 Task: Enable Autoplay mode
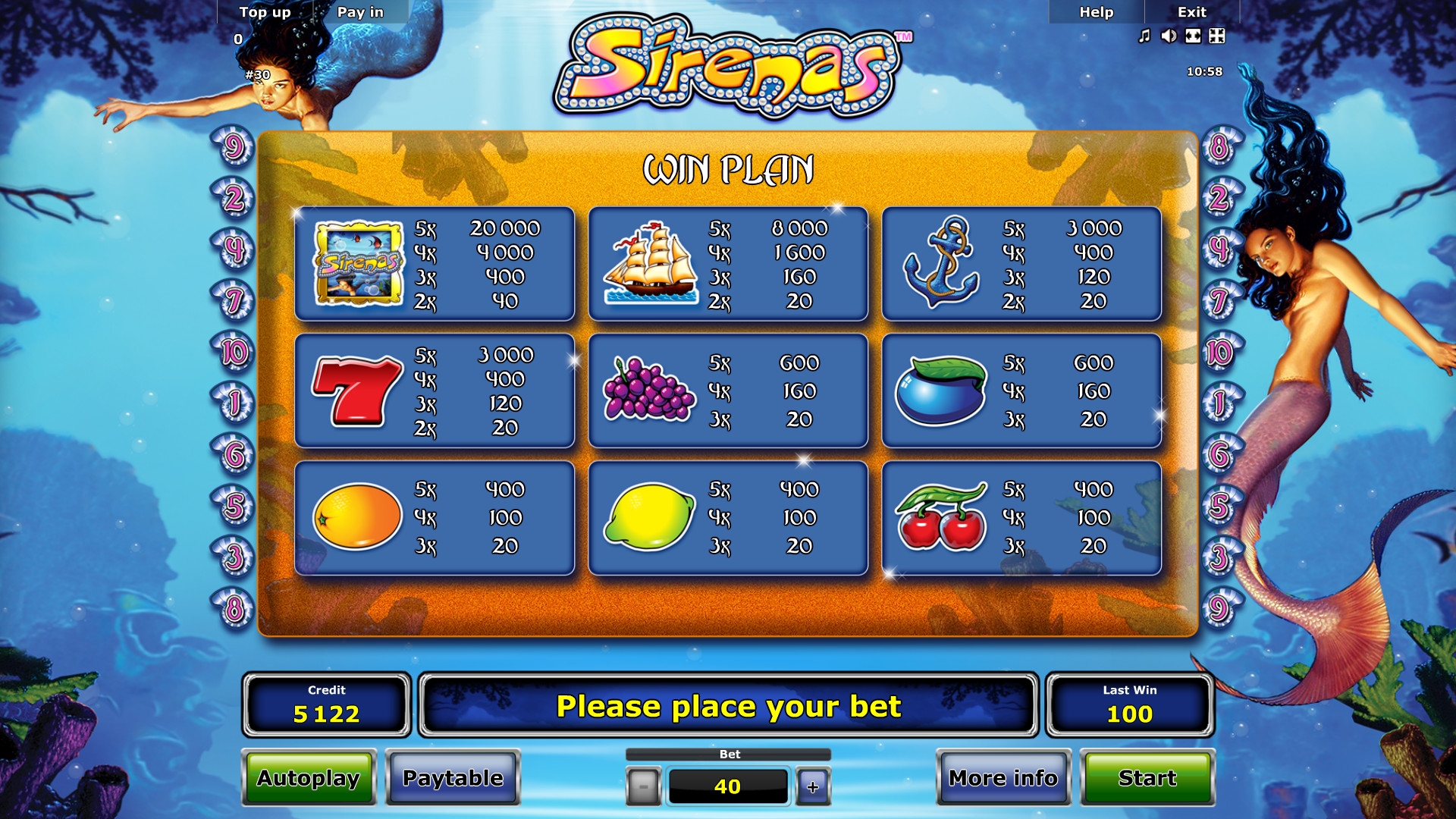pyautogui.click(x=308, y=778)
